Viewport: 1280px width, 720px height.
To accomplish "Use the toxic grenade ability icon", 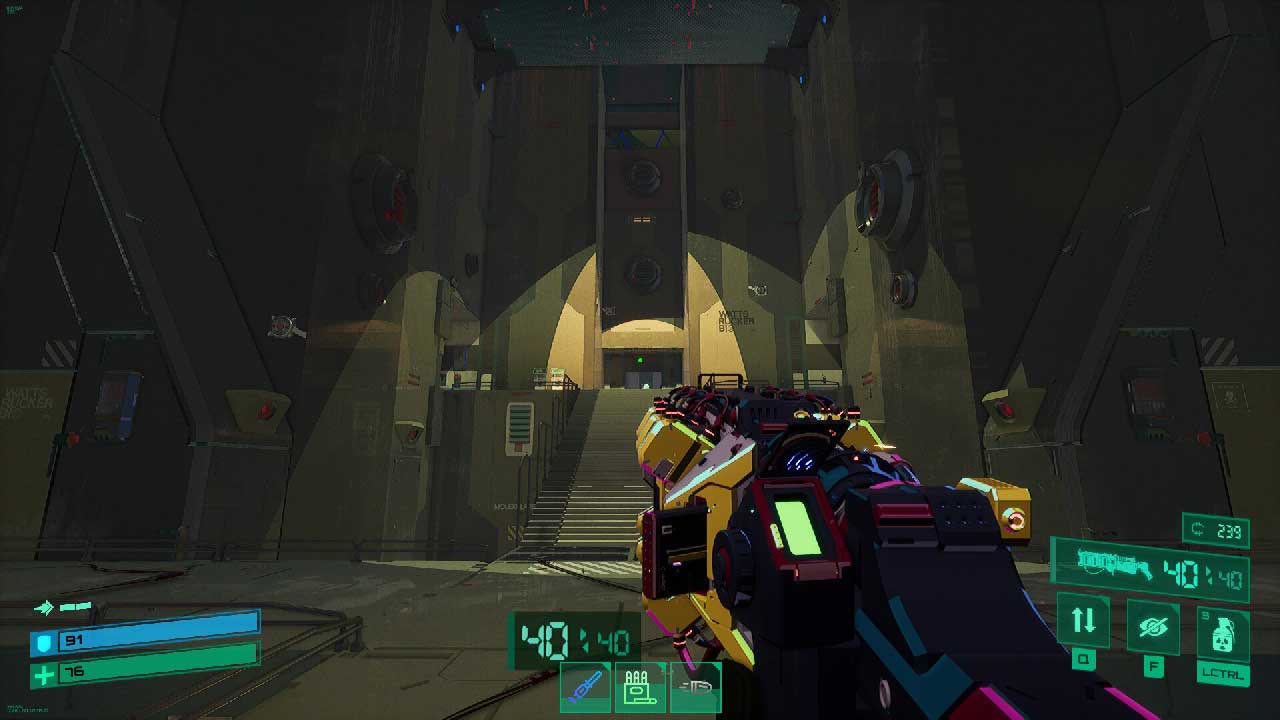I will [x=1222, y=633].
